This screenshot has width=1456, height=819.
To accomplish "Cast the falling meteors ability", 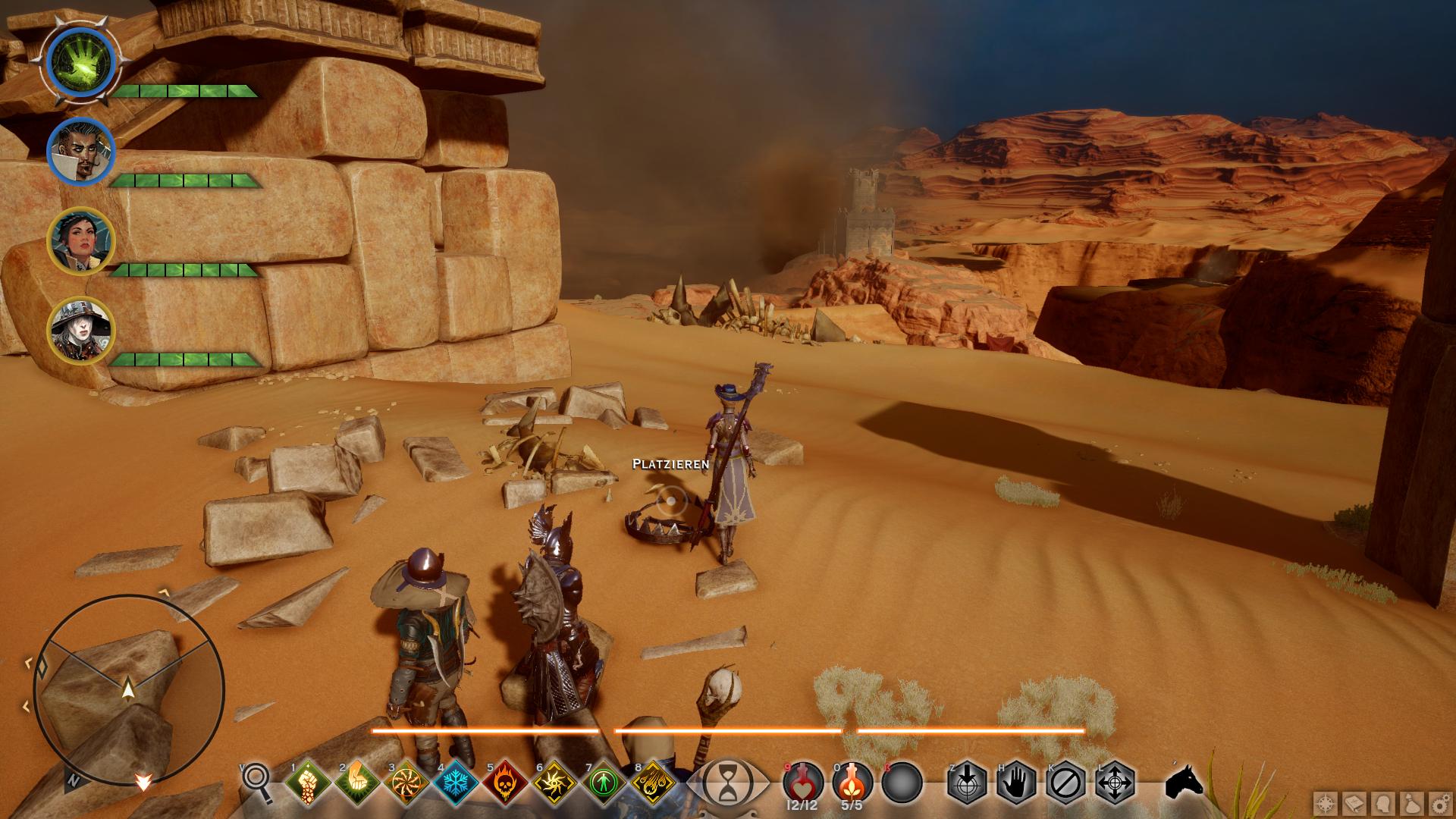I will pyautogui.click(x=653, y=783).
